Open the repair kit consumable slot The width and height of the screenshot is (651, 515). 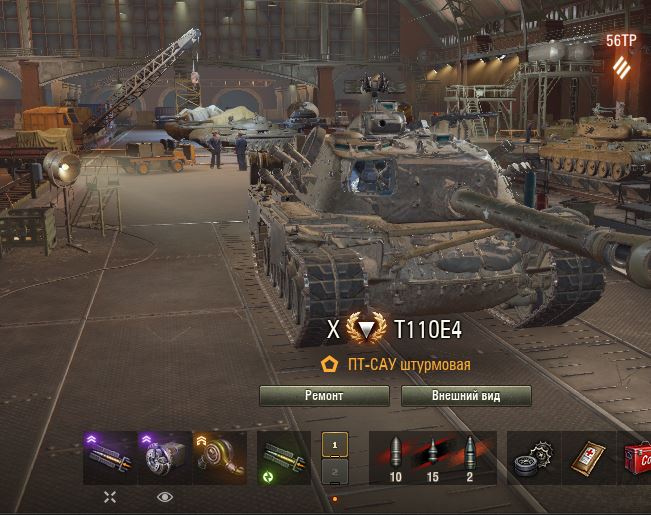tap(533, 457)
